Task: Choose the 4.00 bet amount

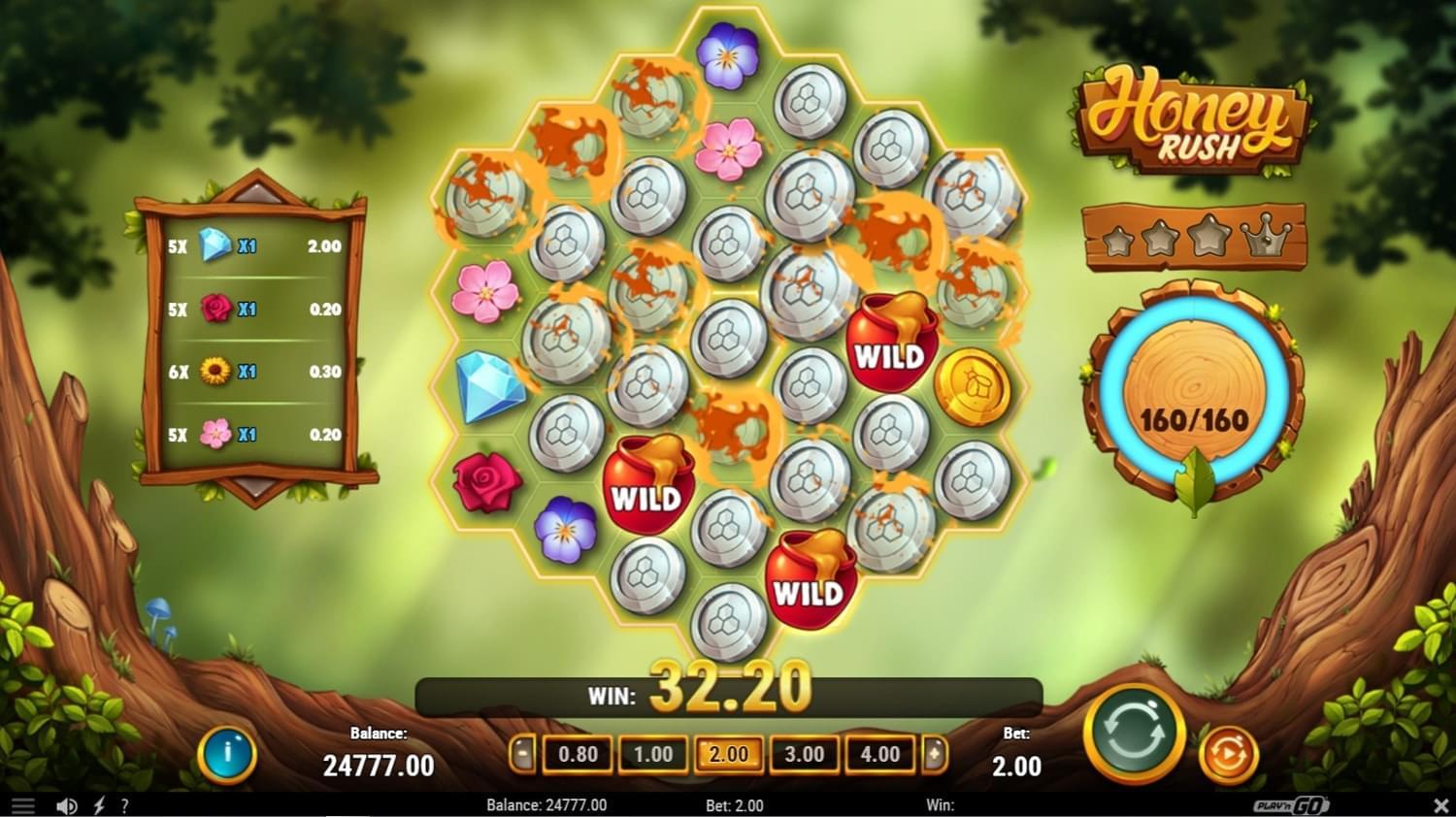Action: tap(879, 754)
